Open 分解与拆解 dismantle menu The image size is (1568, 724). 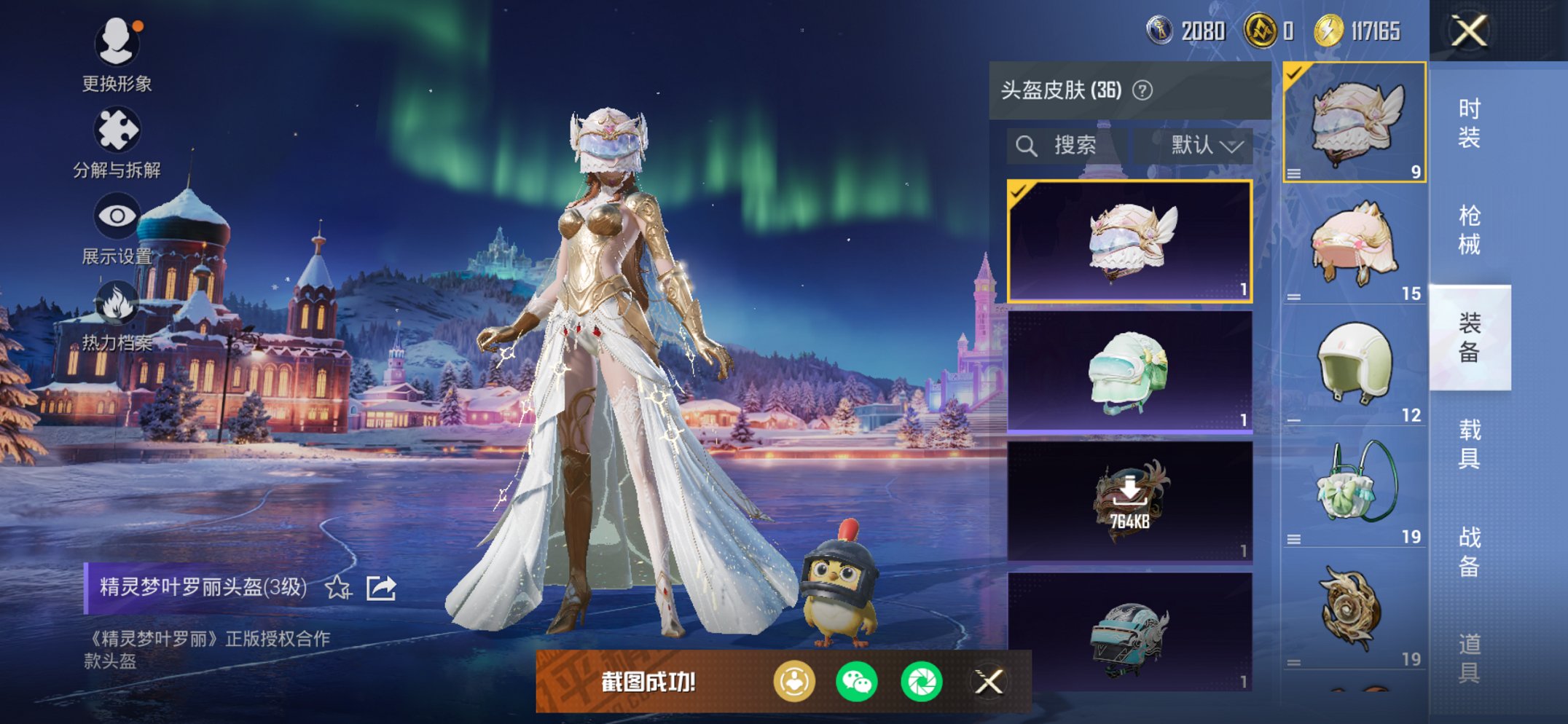coord(117,142)
